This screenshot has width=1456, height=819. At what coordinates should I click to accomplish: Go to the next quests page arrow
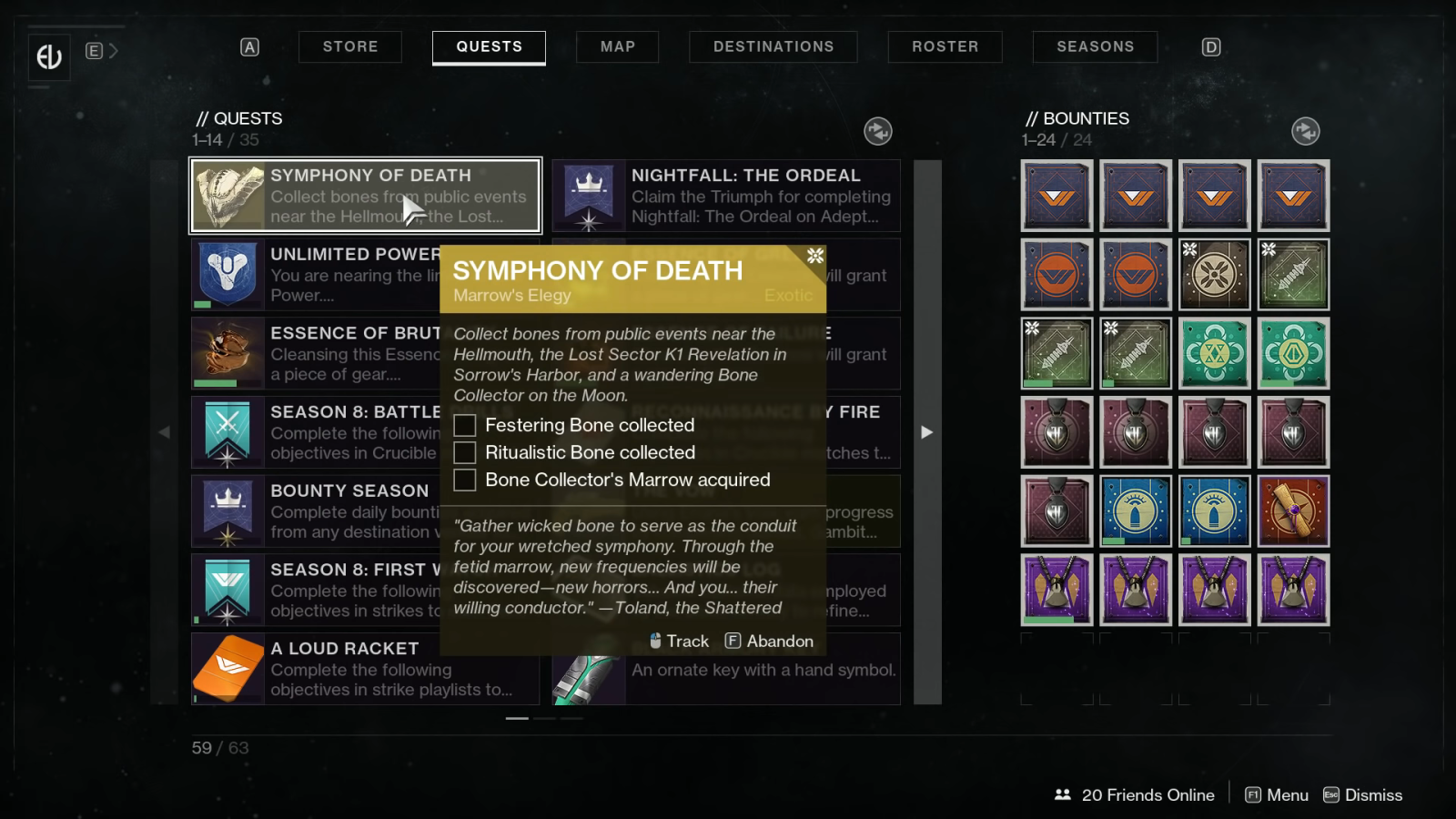click(x=926, y=432)
